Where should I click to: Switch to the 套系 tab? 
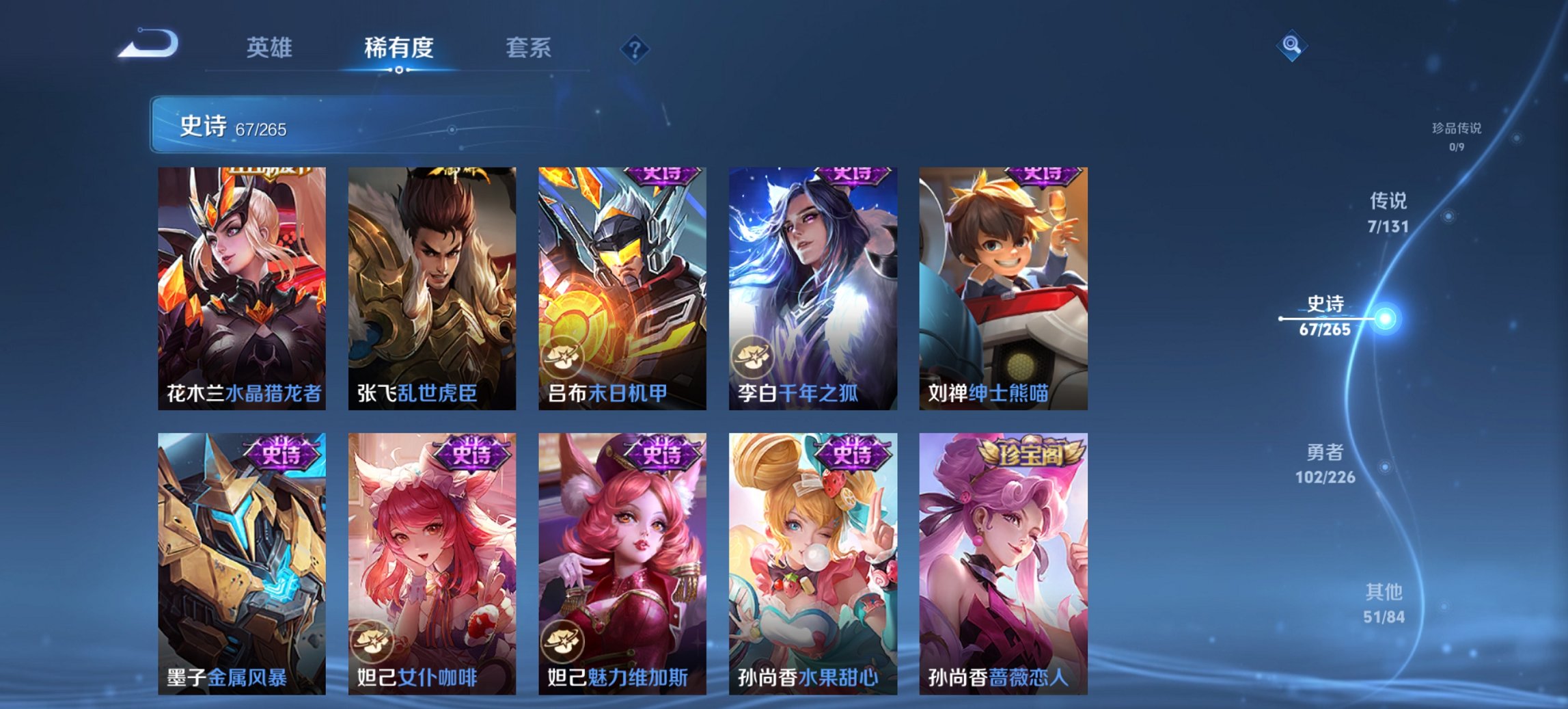click(528, 48)
